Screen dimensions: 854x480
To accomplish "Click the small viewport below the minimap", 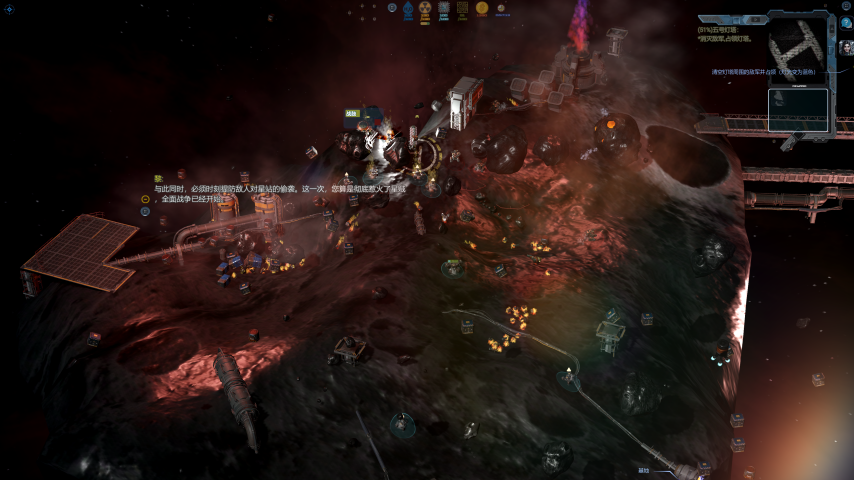I will point(798,110).
